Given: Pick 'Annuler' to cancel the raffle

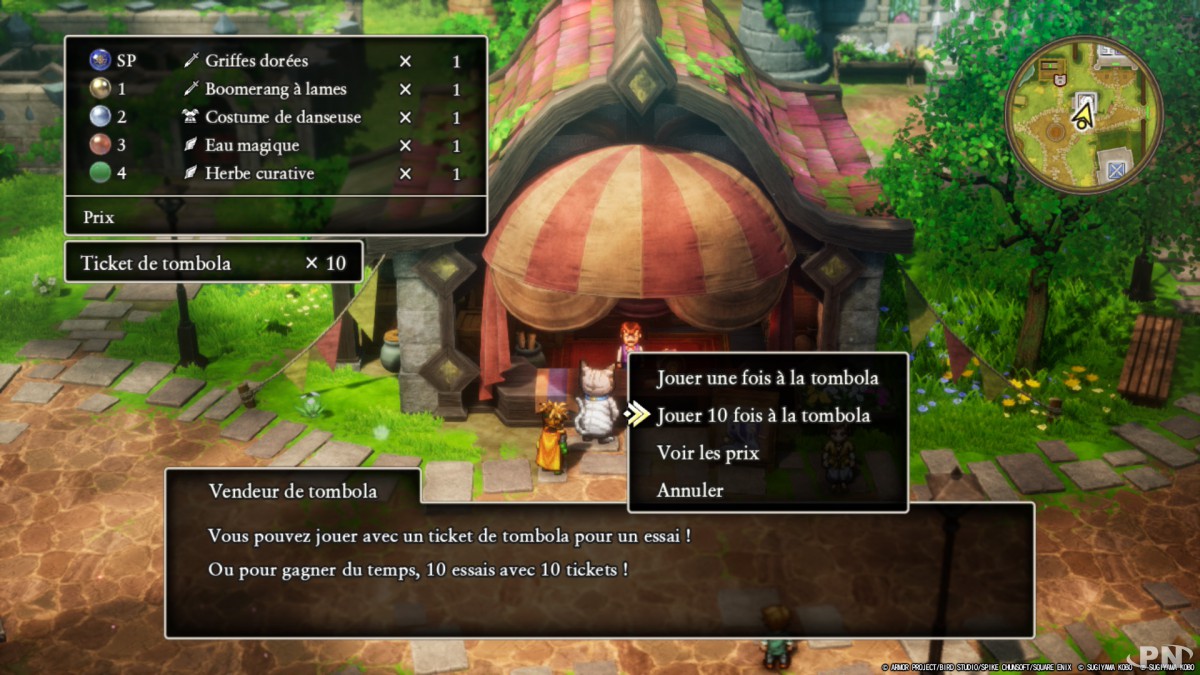Looking at the screenshot, I should [x=690, y=490].
